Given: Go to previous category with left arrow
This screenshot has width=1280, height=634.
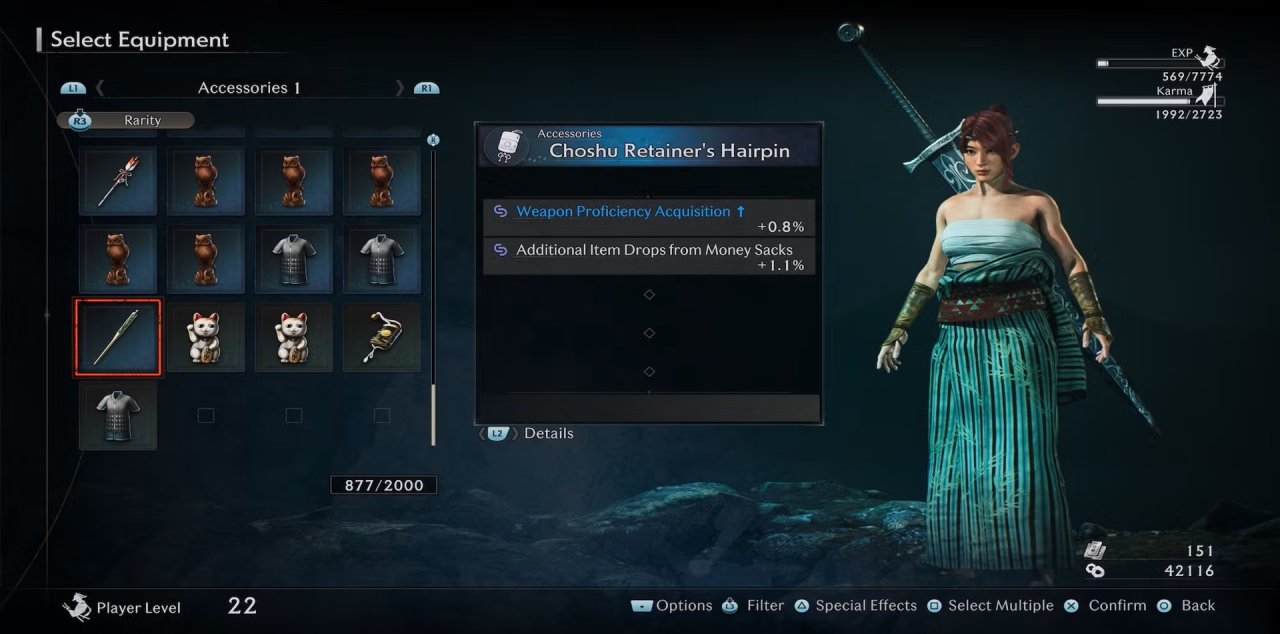Looking at the screenshot, I should click(100, 88).
